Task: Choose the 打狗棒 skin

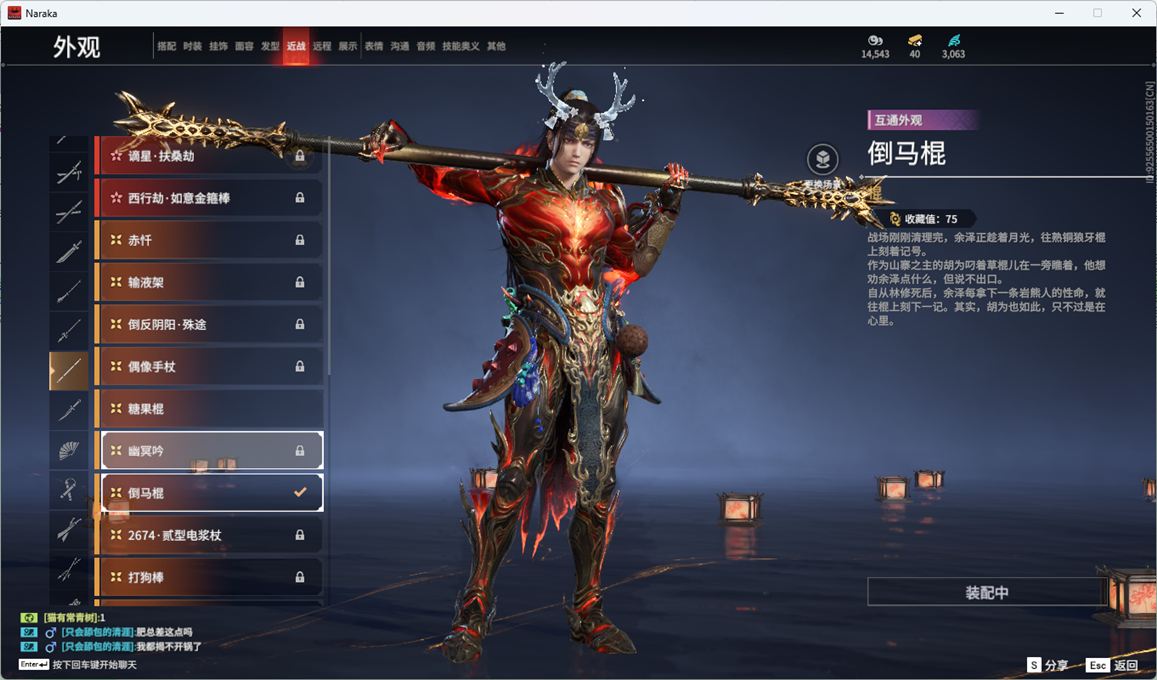Action: 209,577
